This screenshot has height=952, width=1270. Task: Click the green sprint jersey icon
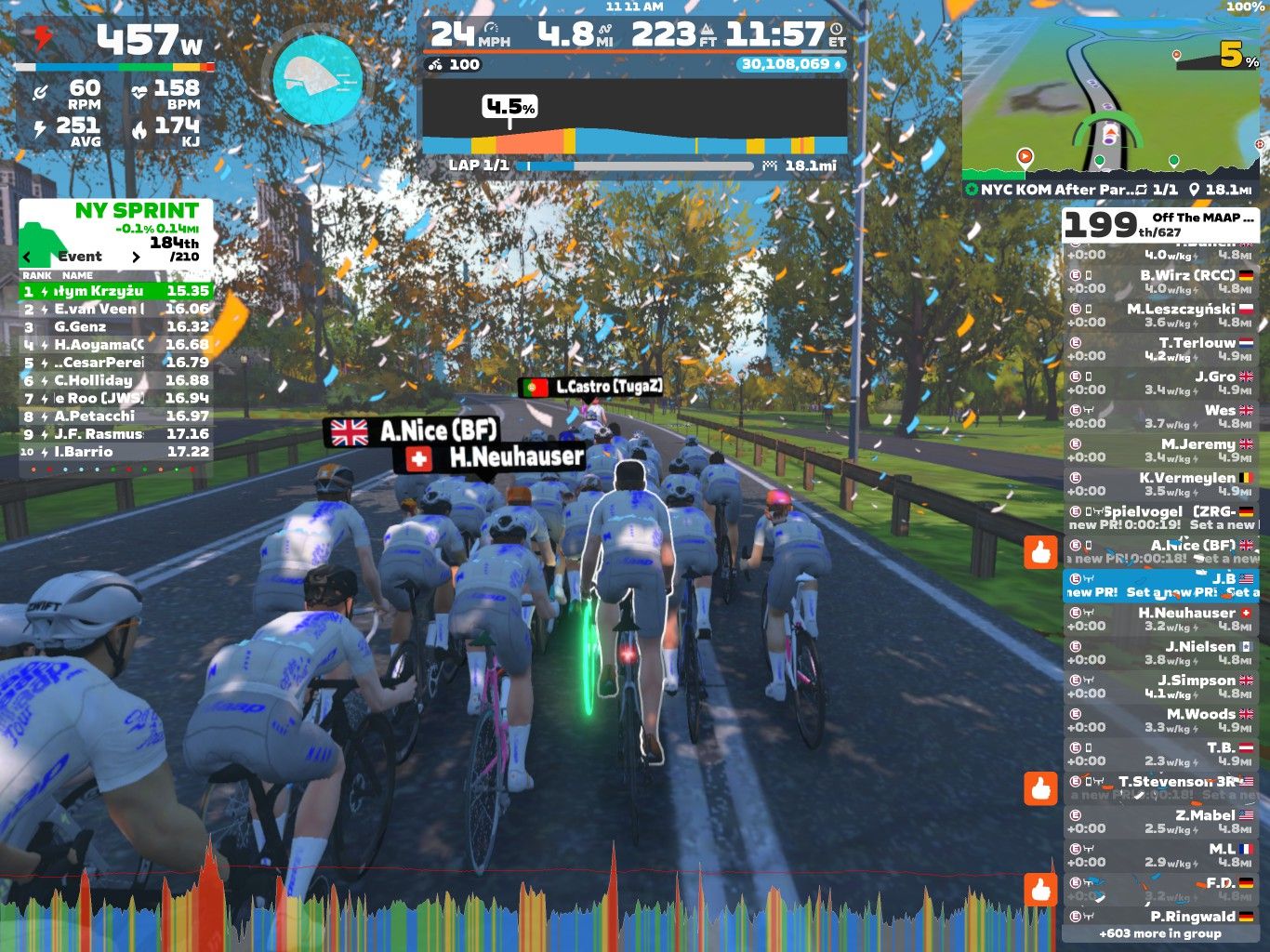tap(41, 235)
